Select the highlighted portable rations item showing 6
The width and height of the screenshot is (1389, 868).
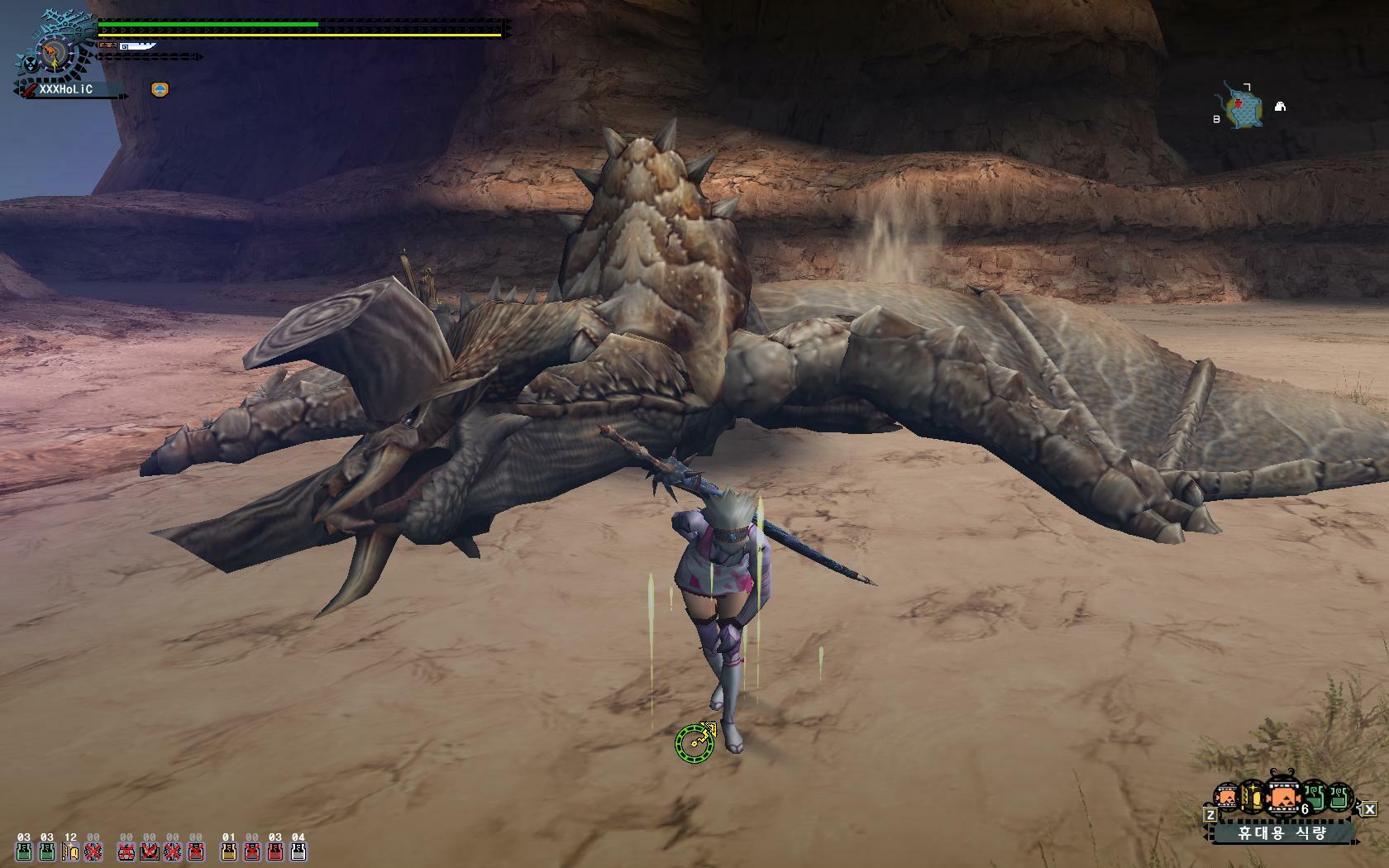tap(1282, 799)
